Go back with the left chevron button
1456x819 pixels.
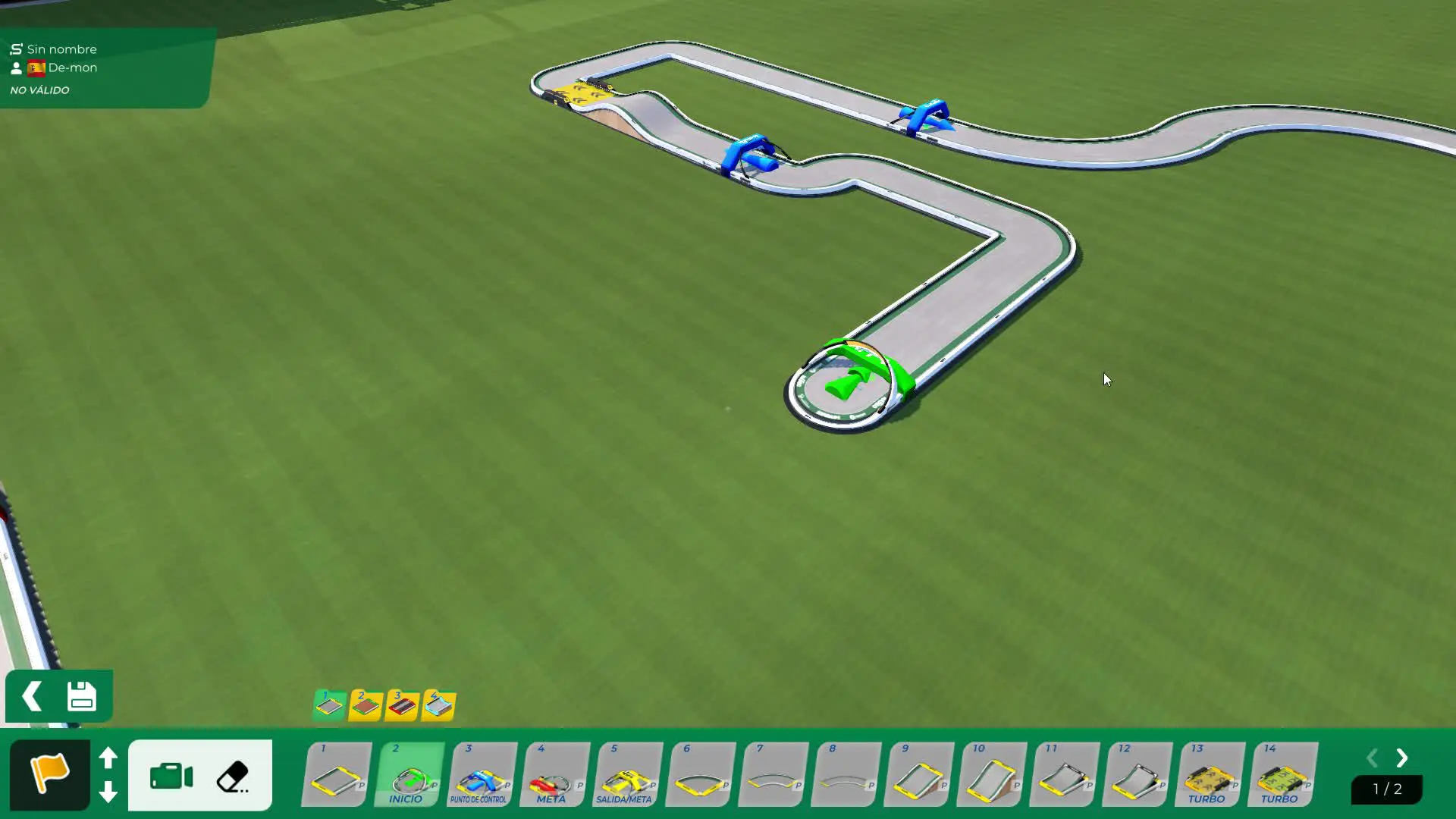point(32,696)
